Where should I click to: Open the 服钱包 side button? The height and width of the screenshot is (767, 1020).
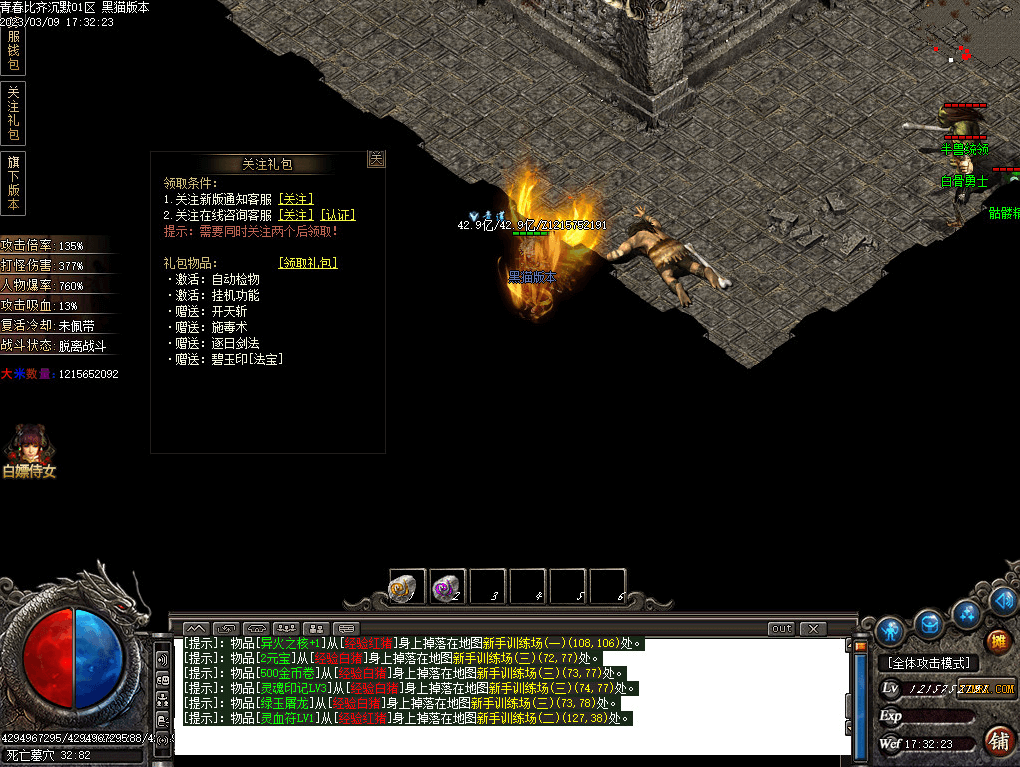point(13,51)
